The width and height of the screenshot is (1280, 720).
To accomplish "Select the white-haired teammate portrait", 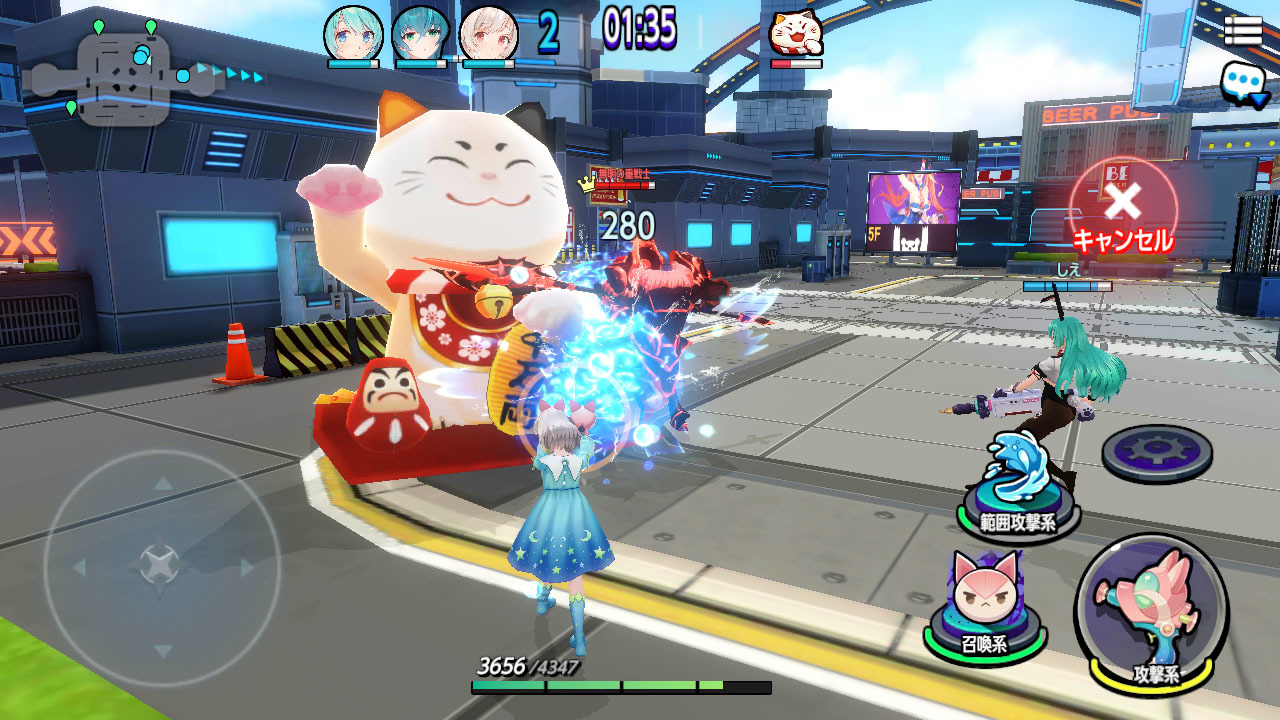I will tap(489, 34).
